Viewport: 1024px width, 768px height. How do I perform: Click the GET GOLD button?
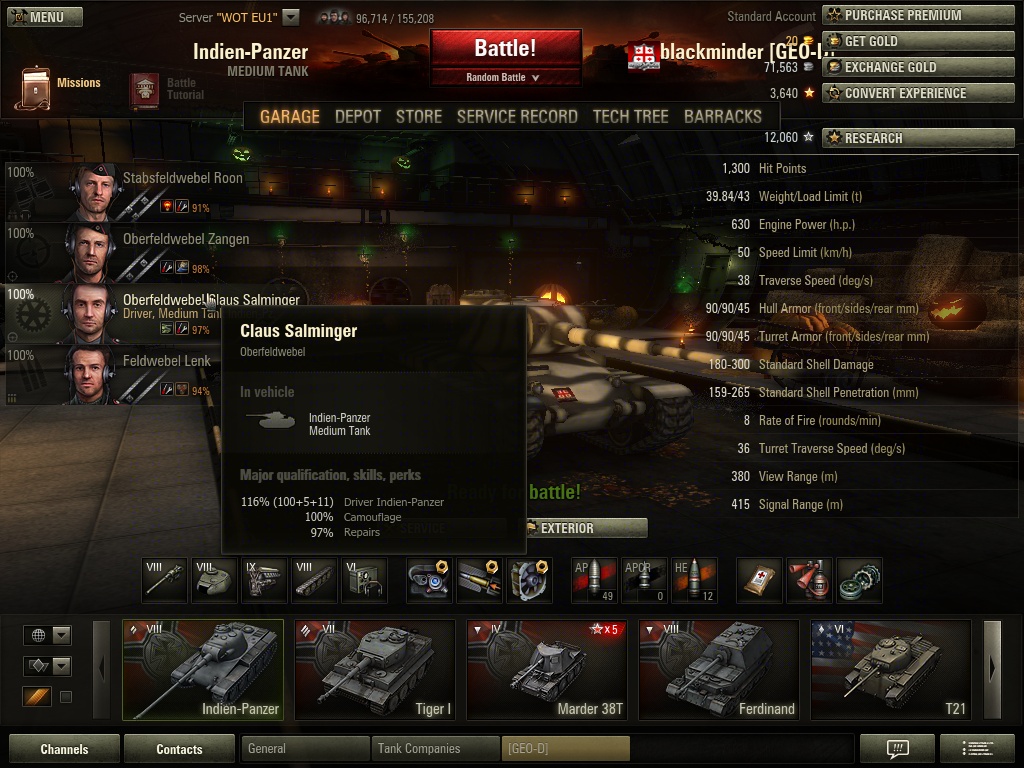[x=917, y=41]
